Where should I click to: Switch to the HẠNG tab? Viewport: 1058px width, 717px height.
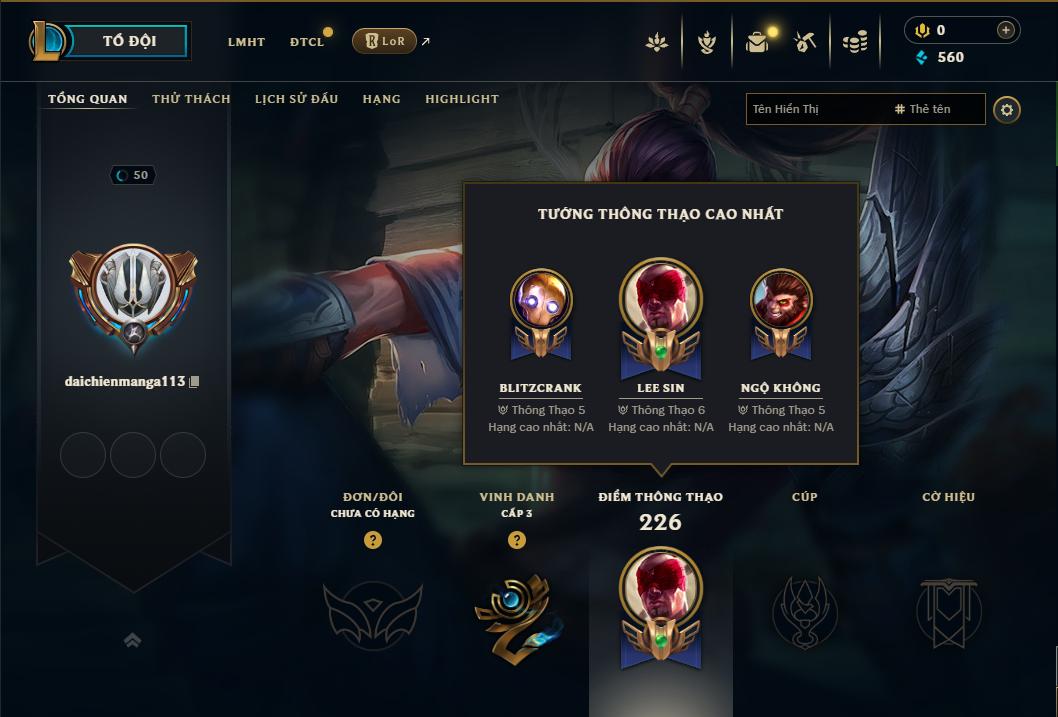pos(382,99)
